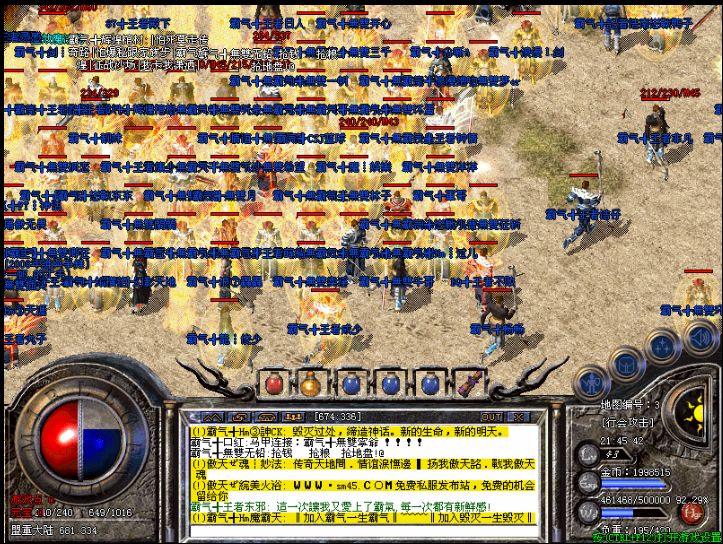Select the scroll item in the belt

pyautogui.click(x=471, y=383)
